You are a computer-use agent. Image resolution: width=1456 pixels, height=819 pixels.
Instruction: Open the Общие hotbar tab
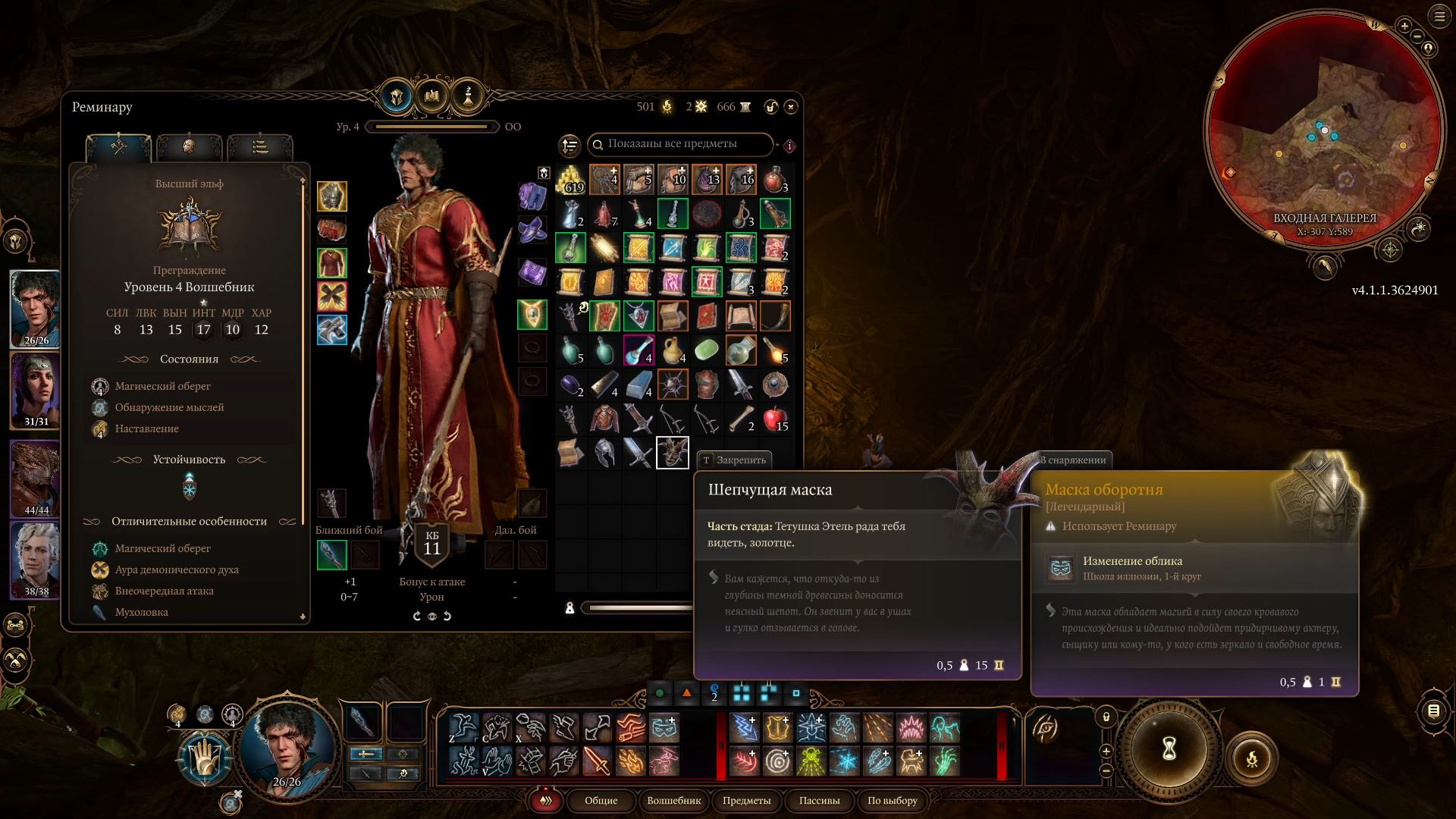click(x=601, y=800)
